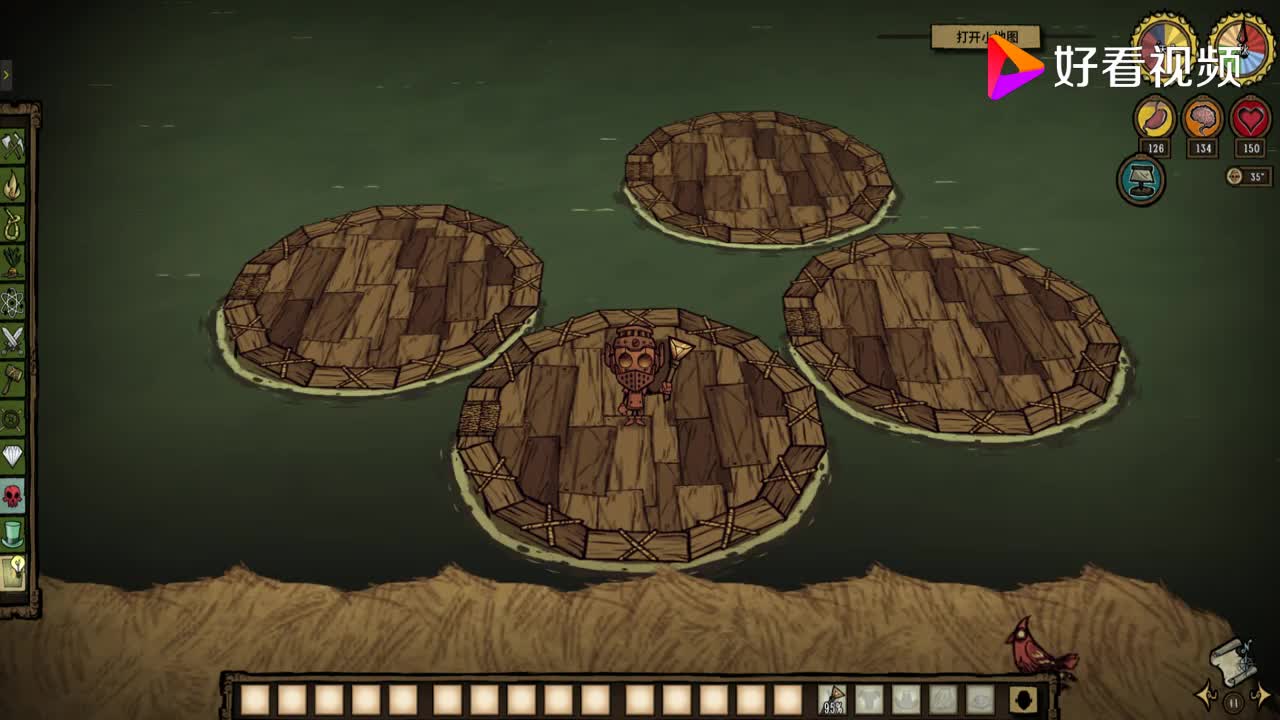1280x720 pixels.
Task: Open the Tools crafting tab
Action: tap(12, 146)
